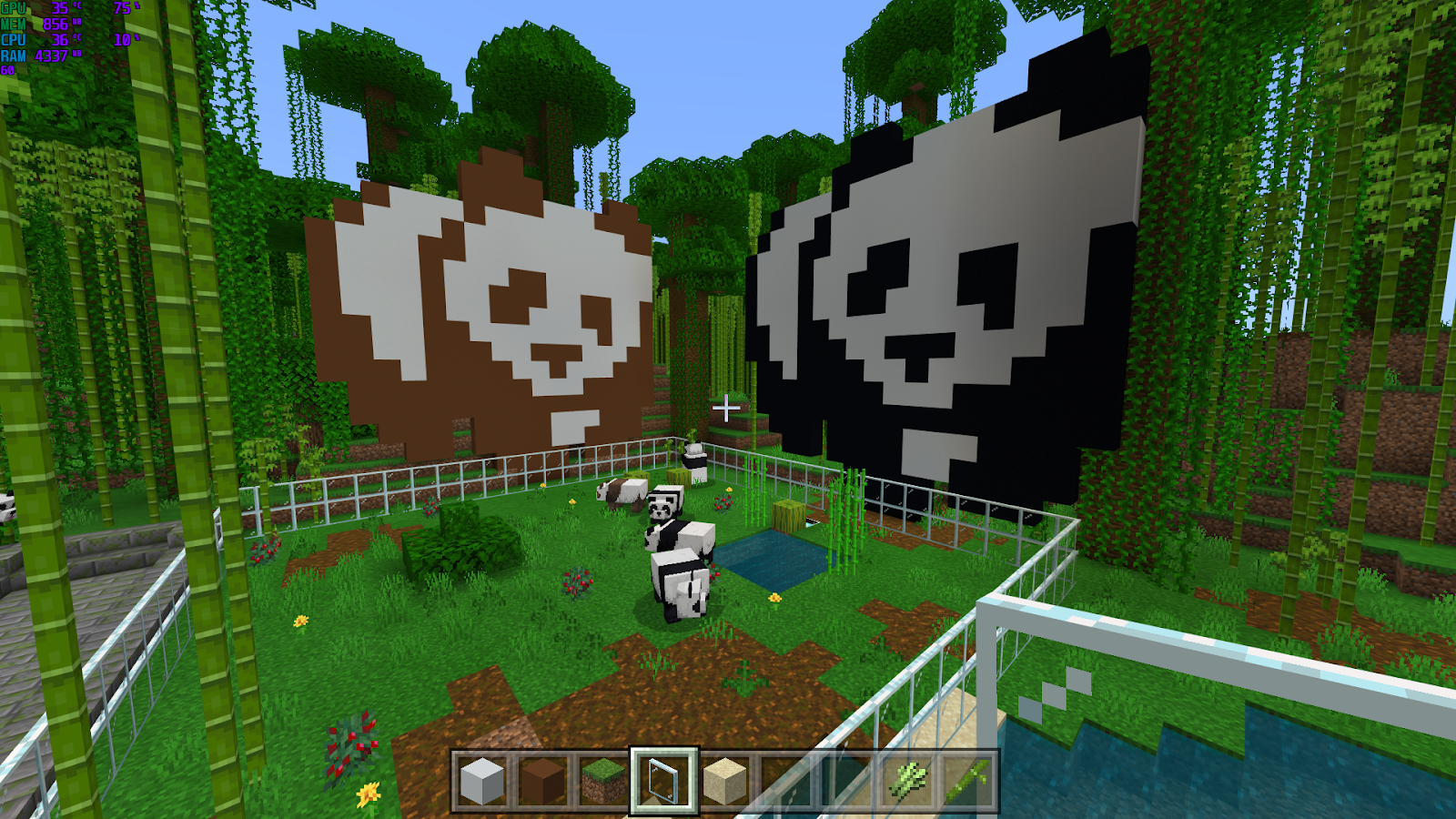Screen dimensions: 1456x819
Task: Click the CPU load percentage in overlay
Action: (x=122, y=40)
